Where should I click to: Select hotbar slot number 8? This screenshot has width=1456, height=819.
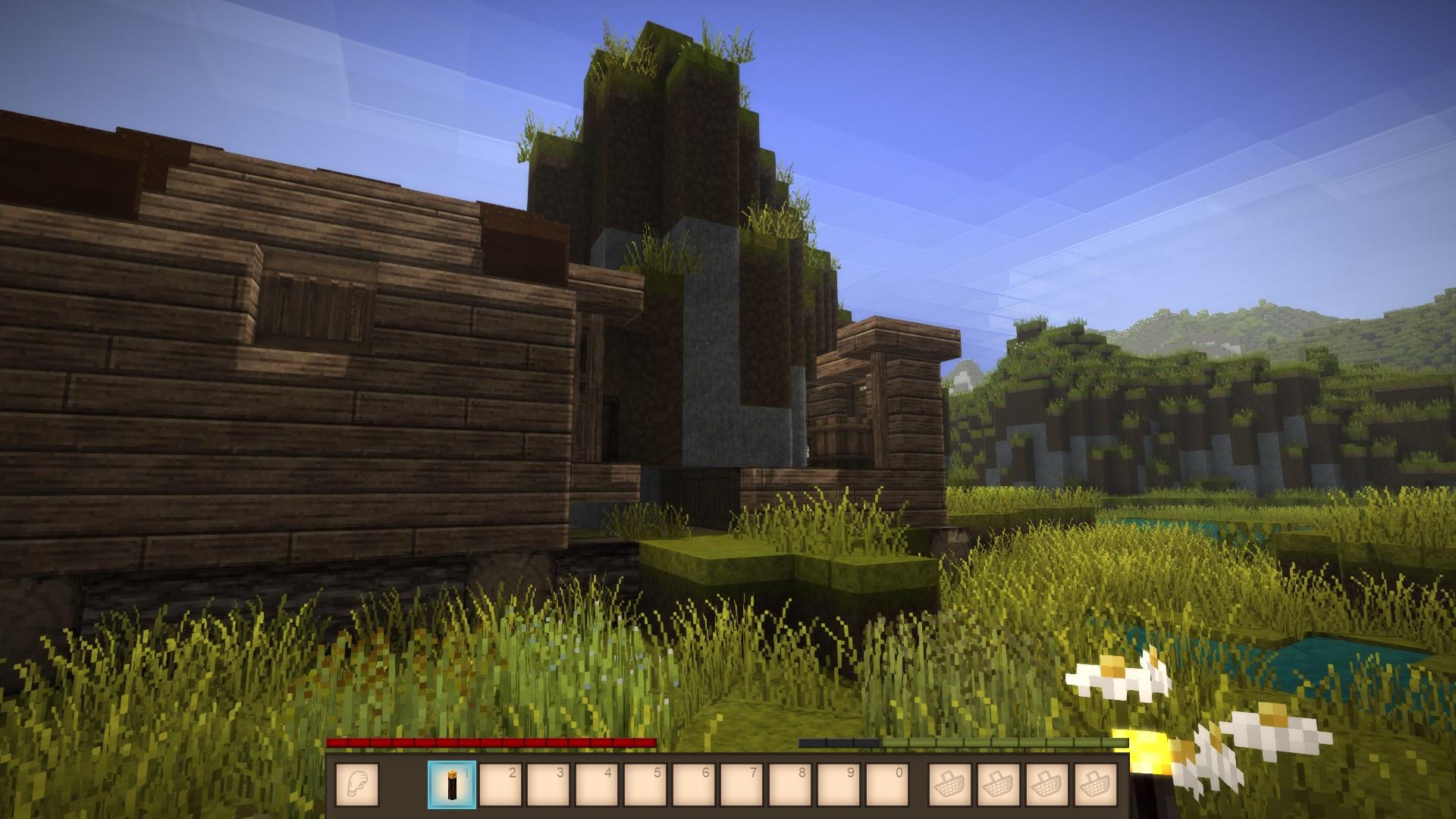[x=790, y=784]
